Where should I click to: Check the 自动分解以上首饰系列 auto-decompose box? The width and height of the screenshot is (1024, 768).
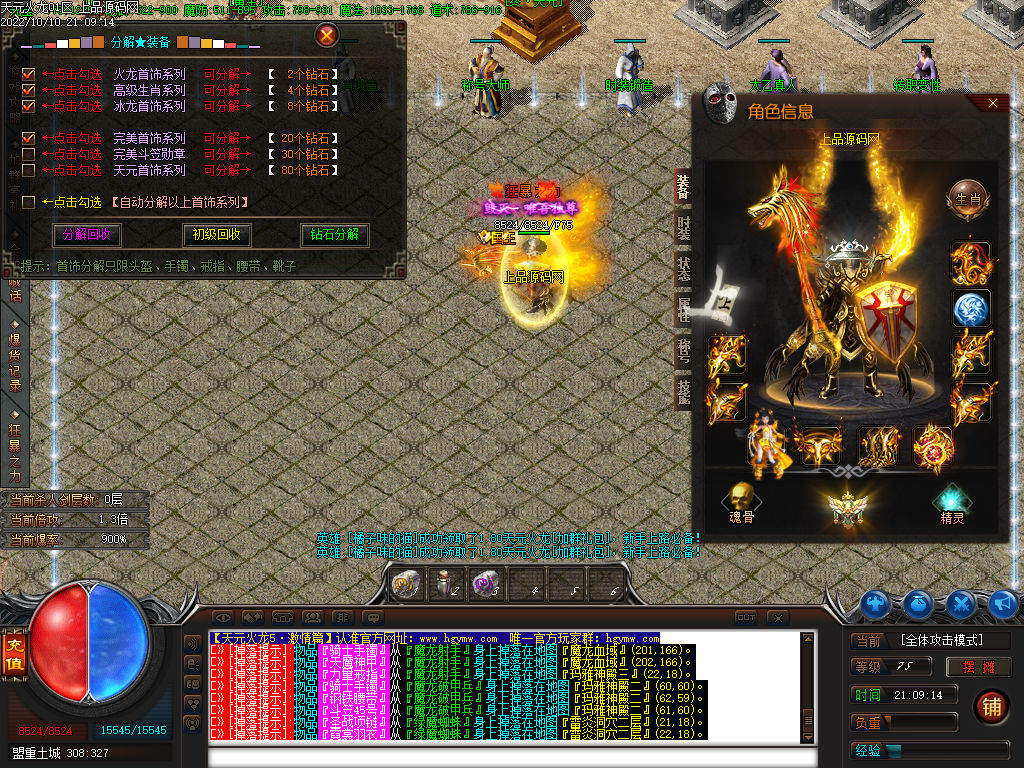(x=28, y=202)
